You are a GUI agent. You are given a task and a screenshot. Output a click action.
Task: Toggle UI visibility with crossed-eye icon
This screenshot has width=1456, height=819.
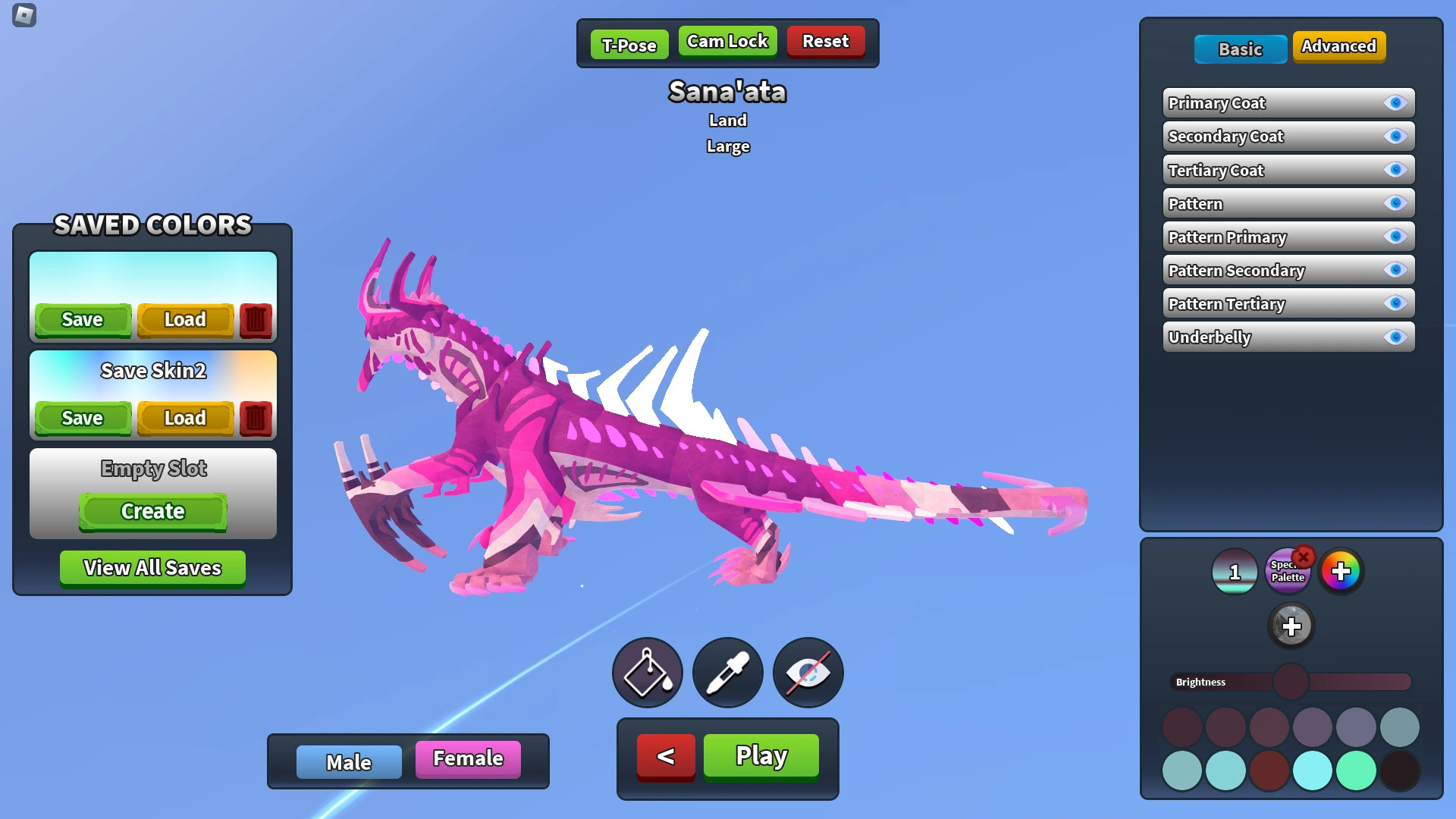[807, 672]
